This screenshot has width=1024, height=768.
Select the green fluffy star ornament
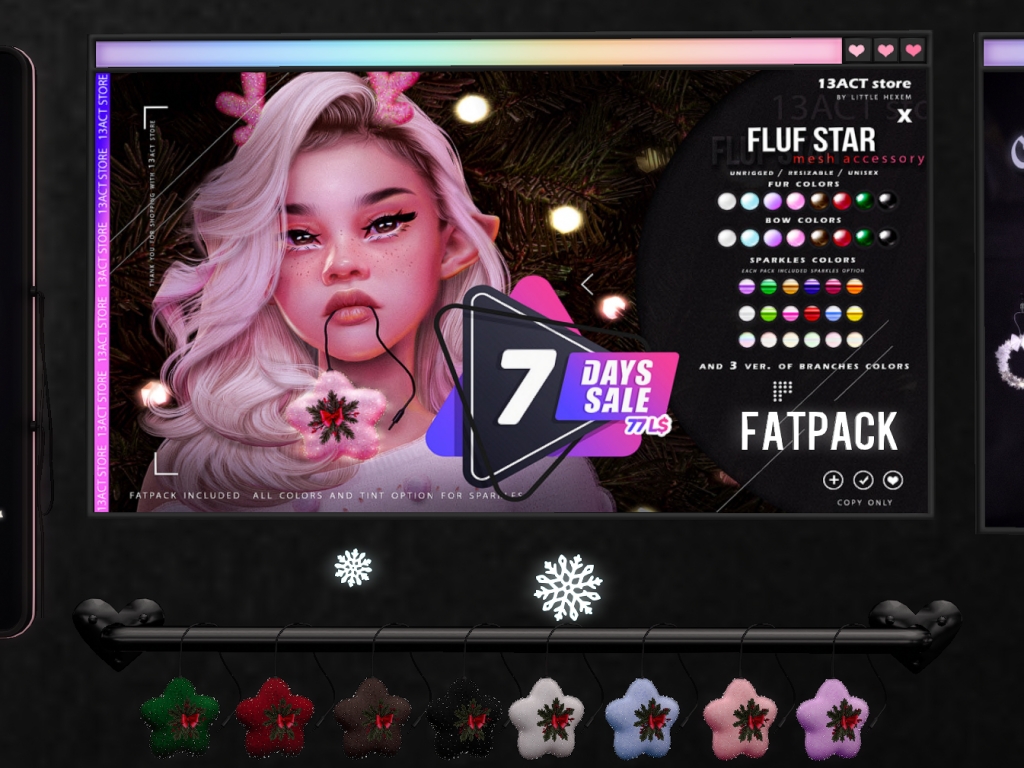[x=180, y=716]
